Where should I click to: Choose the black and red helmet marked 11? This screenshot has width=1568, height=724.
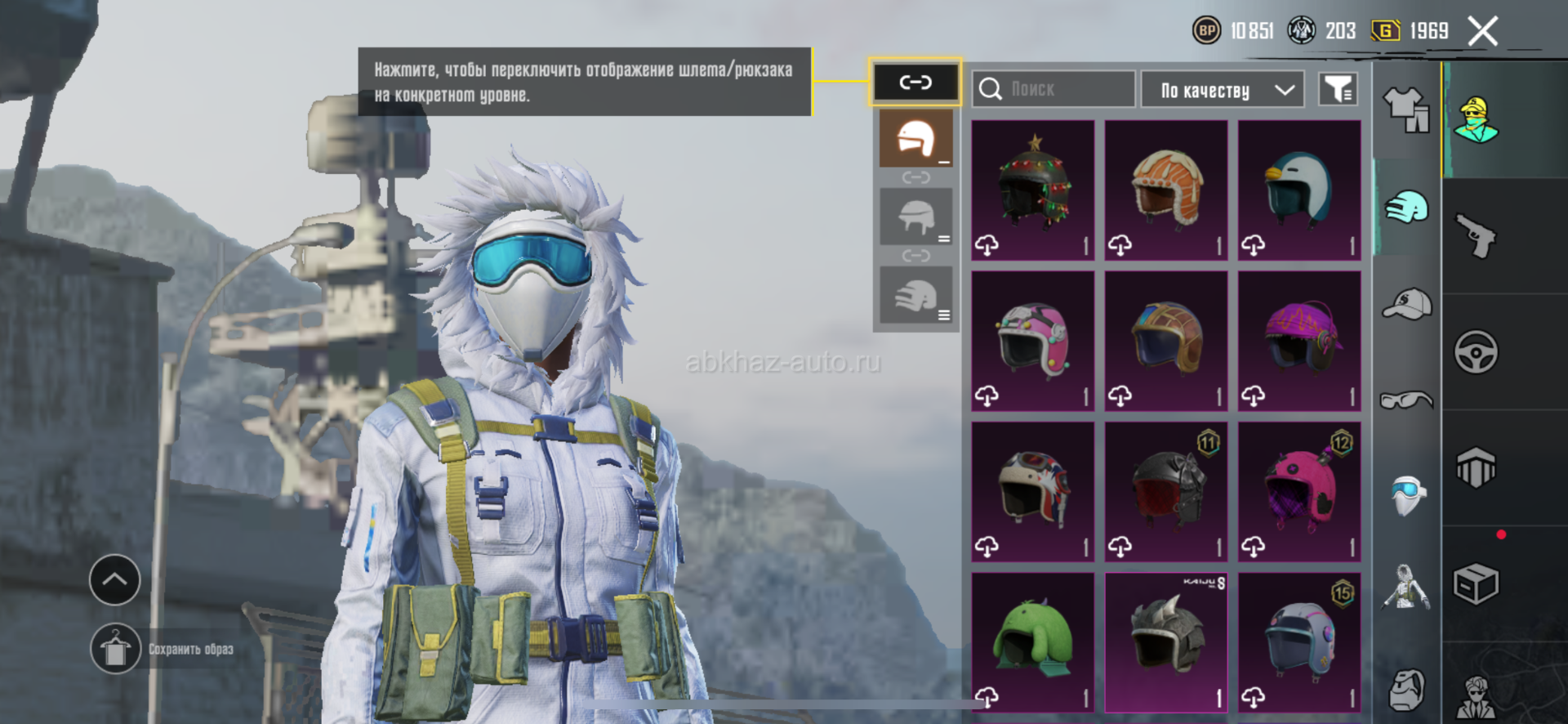(x=1166, y=492)
